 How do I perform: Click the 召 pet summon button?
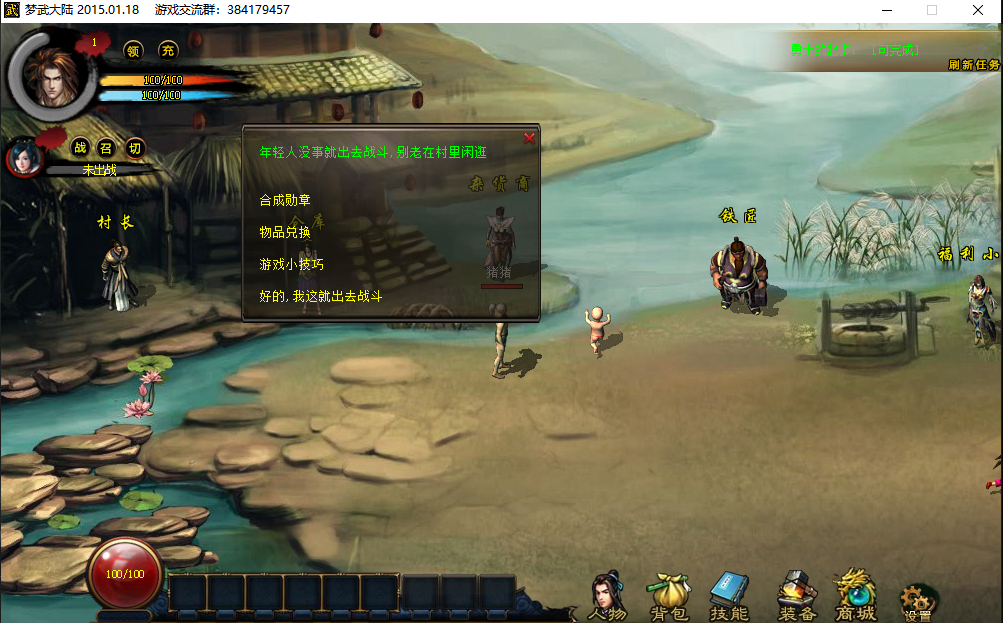pyautogui.click(x=107, y=148)
